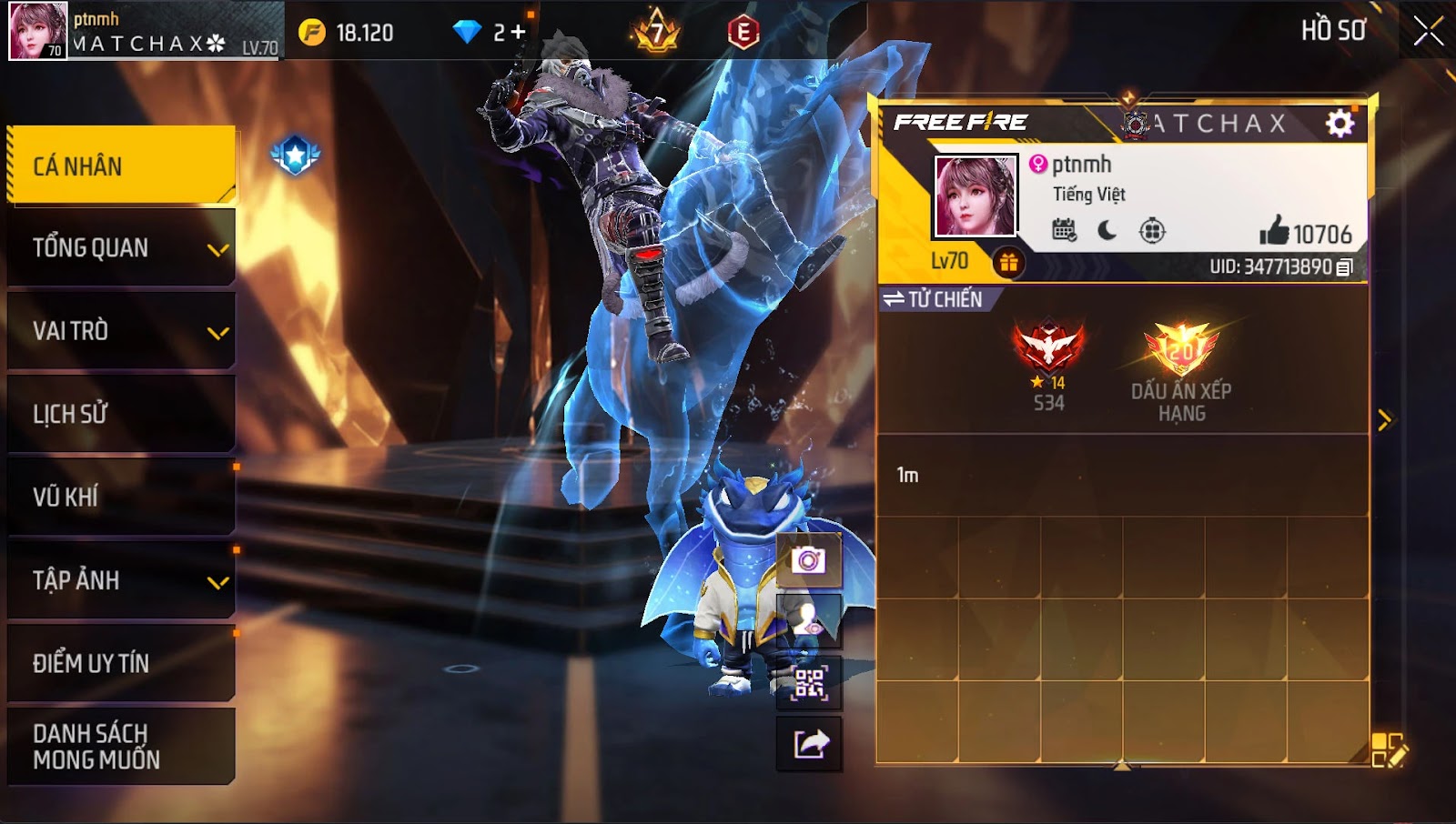The image size is (1456, 824).
Task: Open the ĐIỂM UY TÍN tab
Action: coord(121,663)
